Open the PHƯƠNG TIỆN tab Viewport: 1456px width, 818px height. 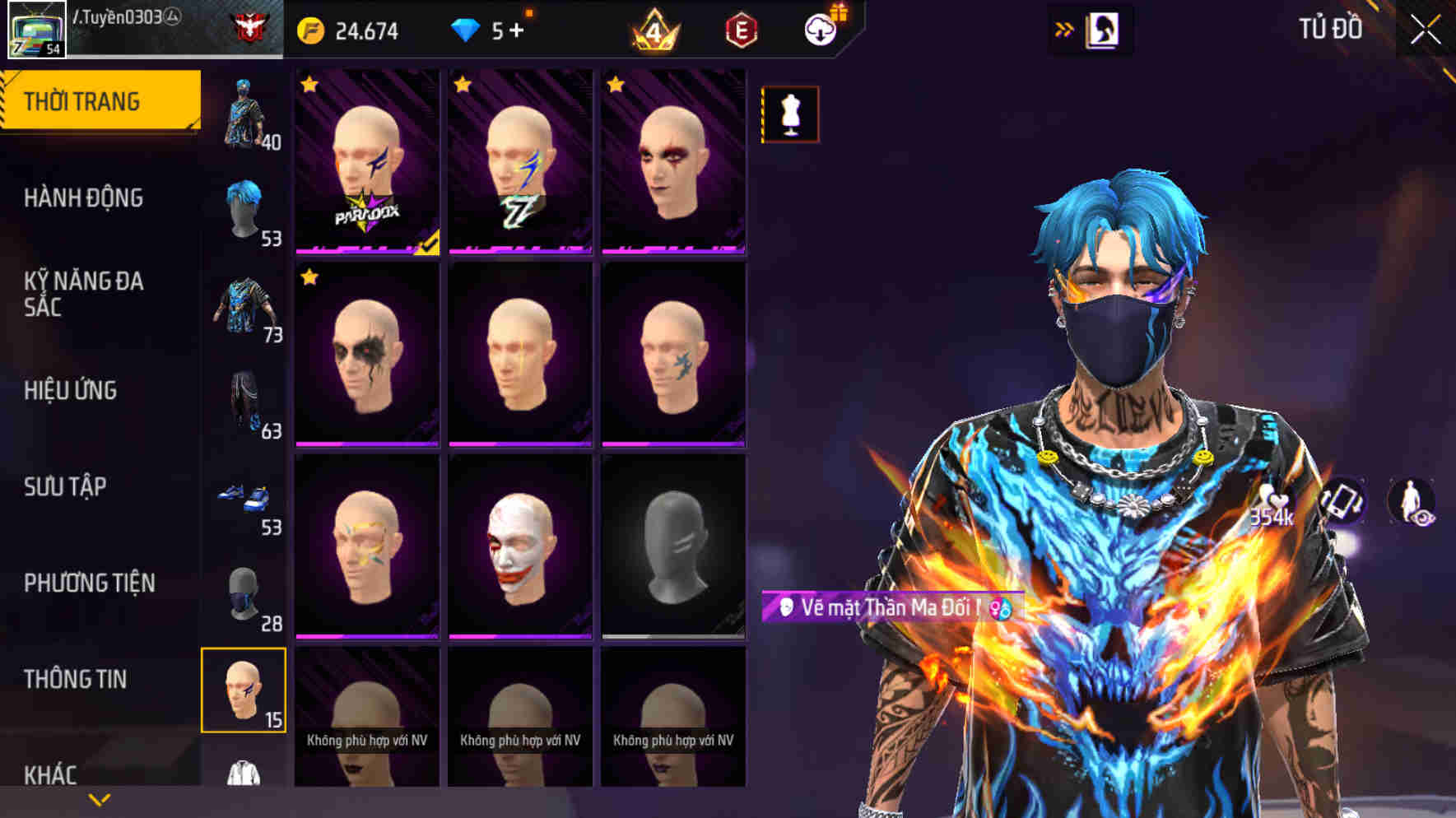[x=91, y=583]
